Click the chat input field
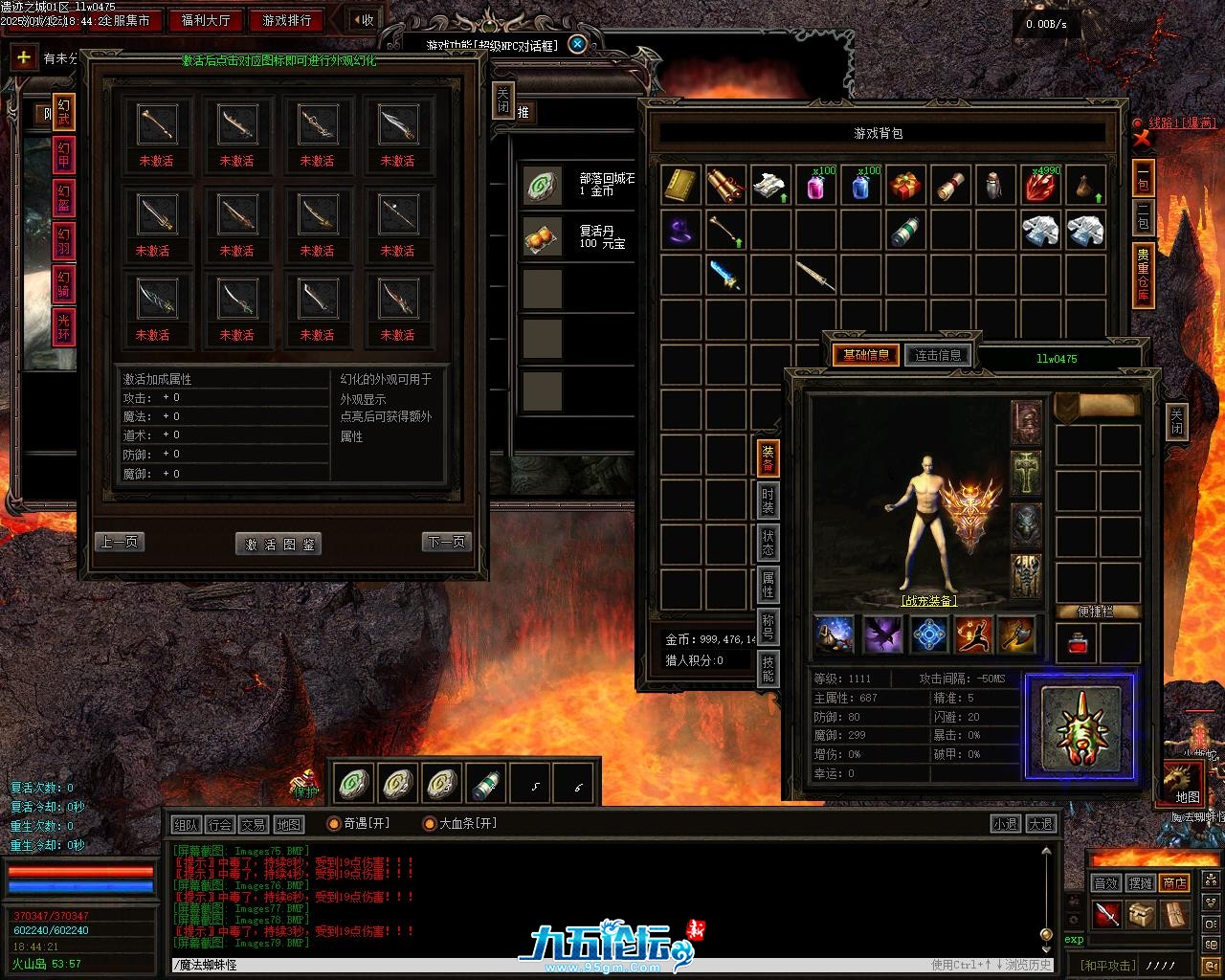Image resolution: width=1225 pixels, height=980 pixels. tap(546, 965)
